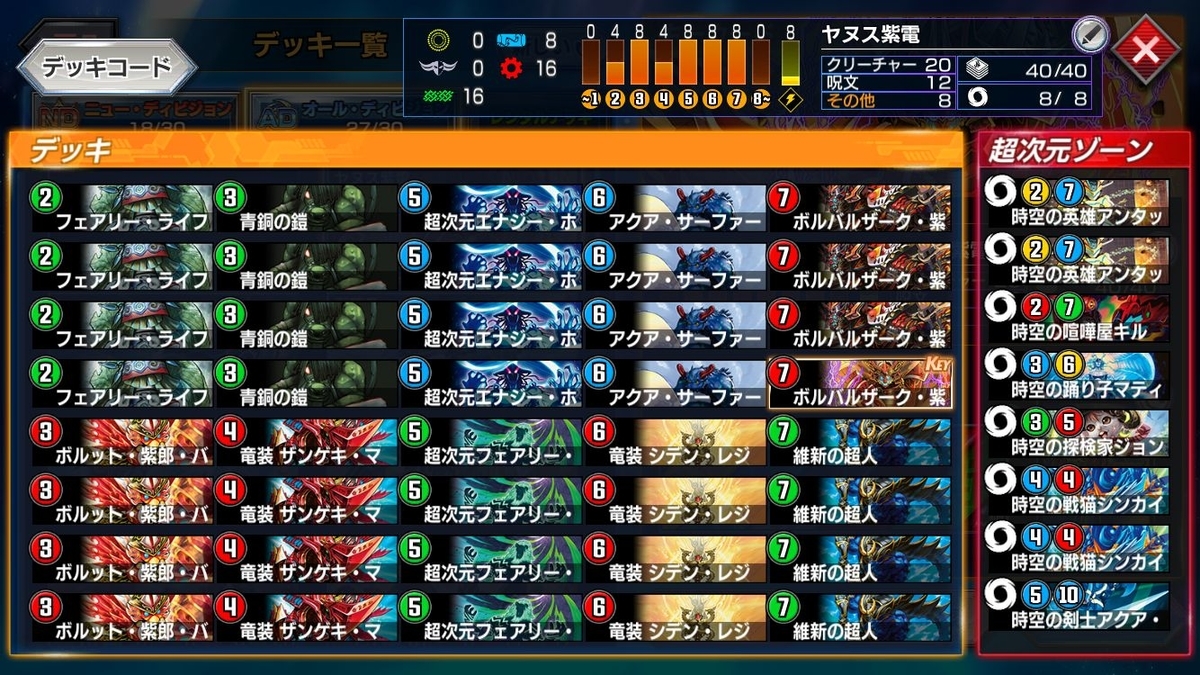Select the KEY-marked ボルバルザーク・紫 card

(860, 384)
